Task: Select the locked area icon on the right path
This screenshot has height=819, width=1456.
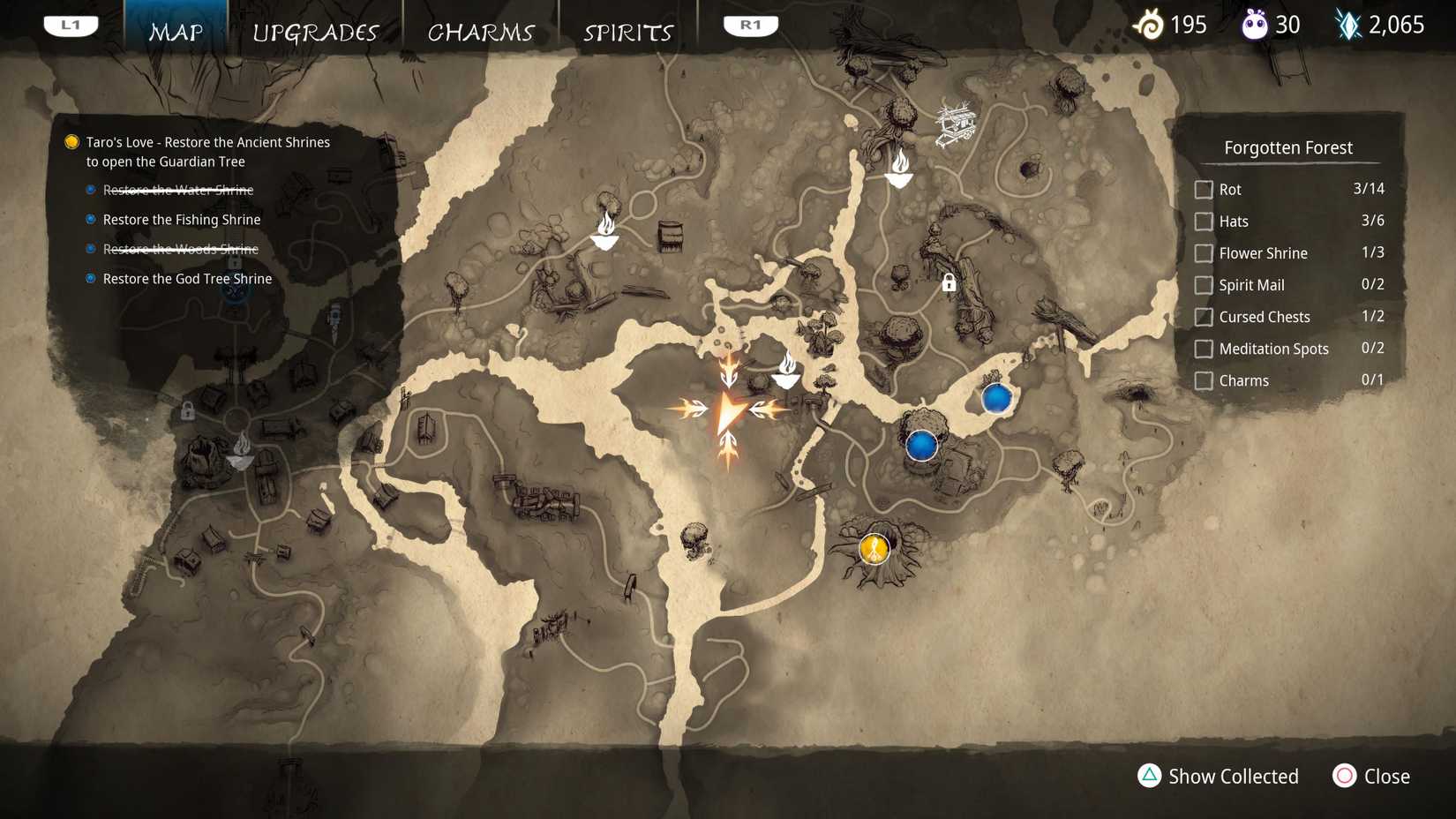Action: click(x=949, y=284)
